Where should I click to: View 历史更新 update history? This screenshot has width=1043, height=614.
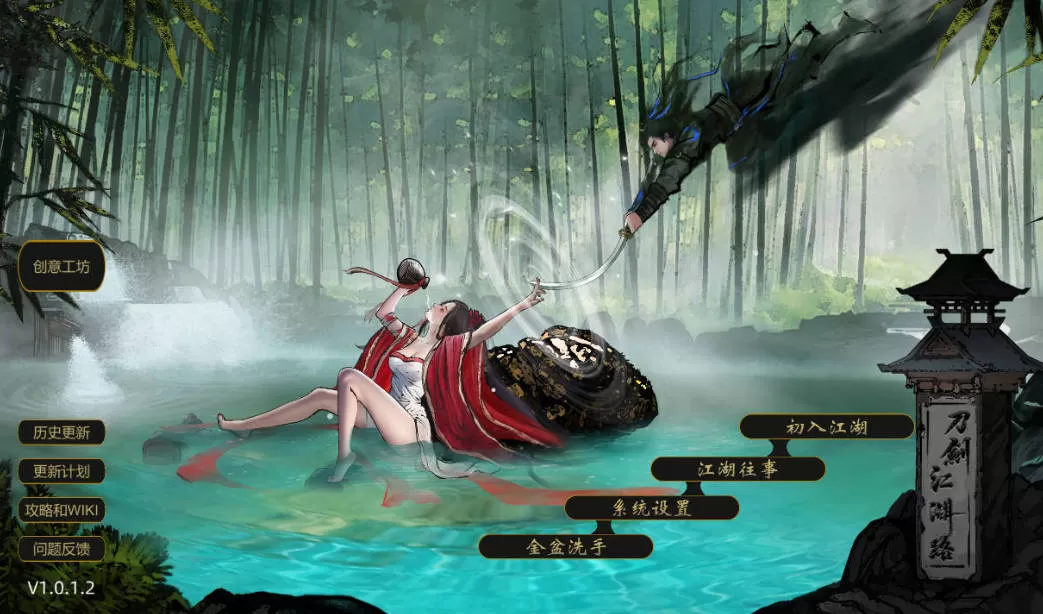61,433
